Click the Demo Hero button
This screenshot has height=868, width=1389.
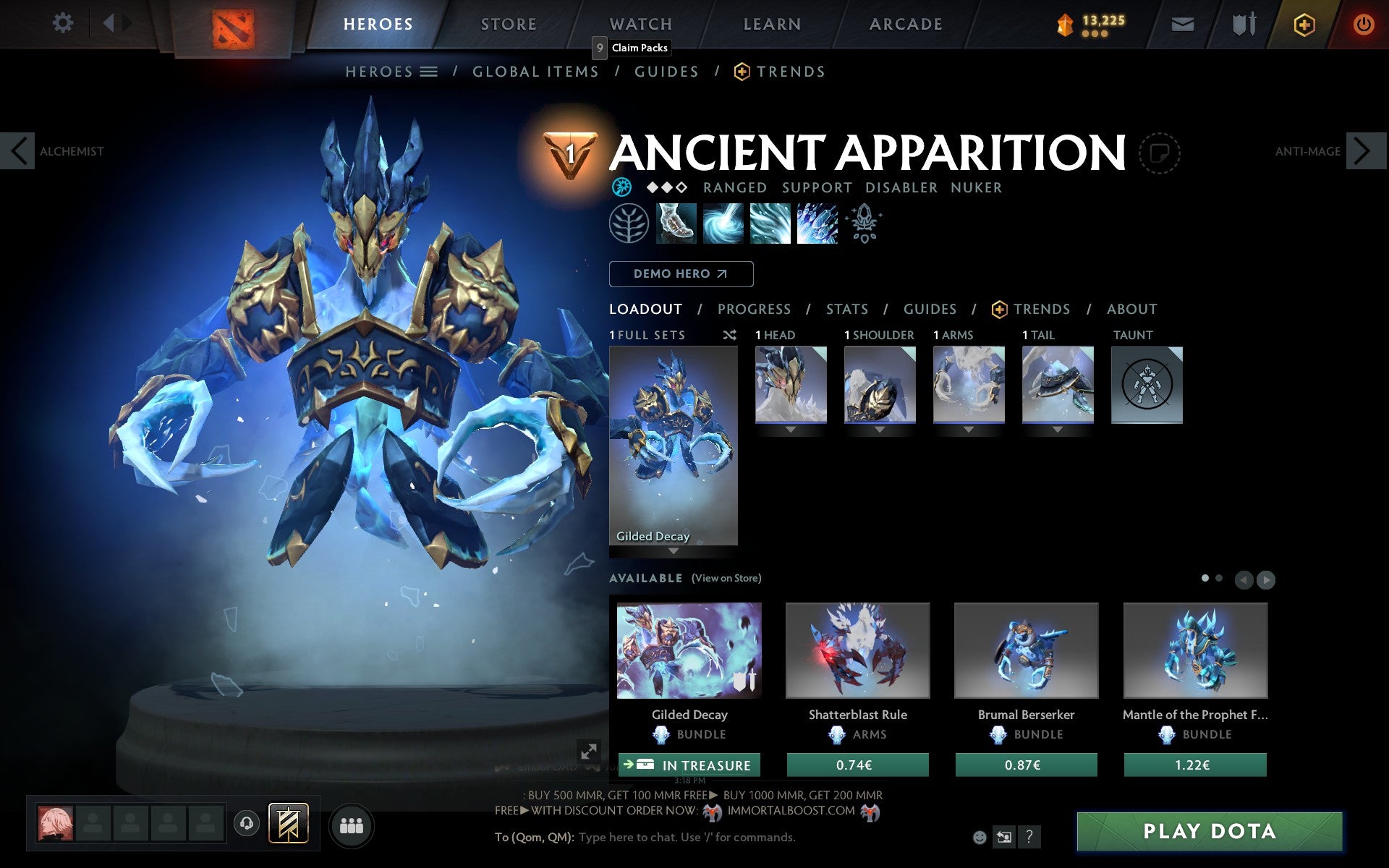click(x=681, y=274)
